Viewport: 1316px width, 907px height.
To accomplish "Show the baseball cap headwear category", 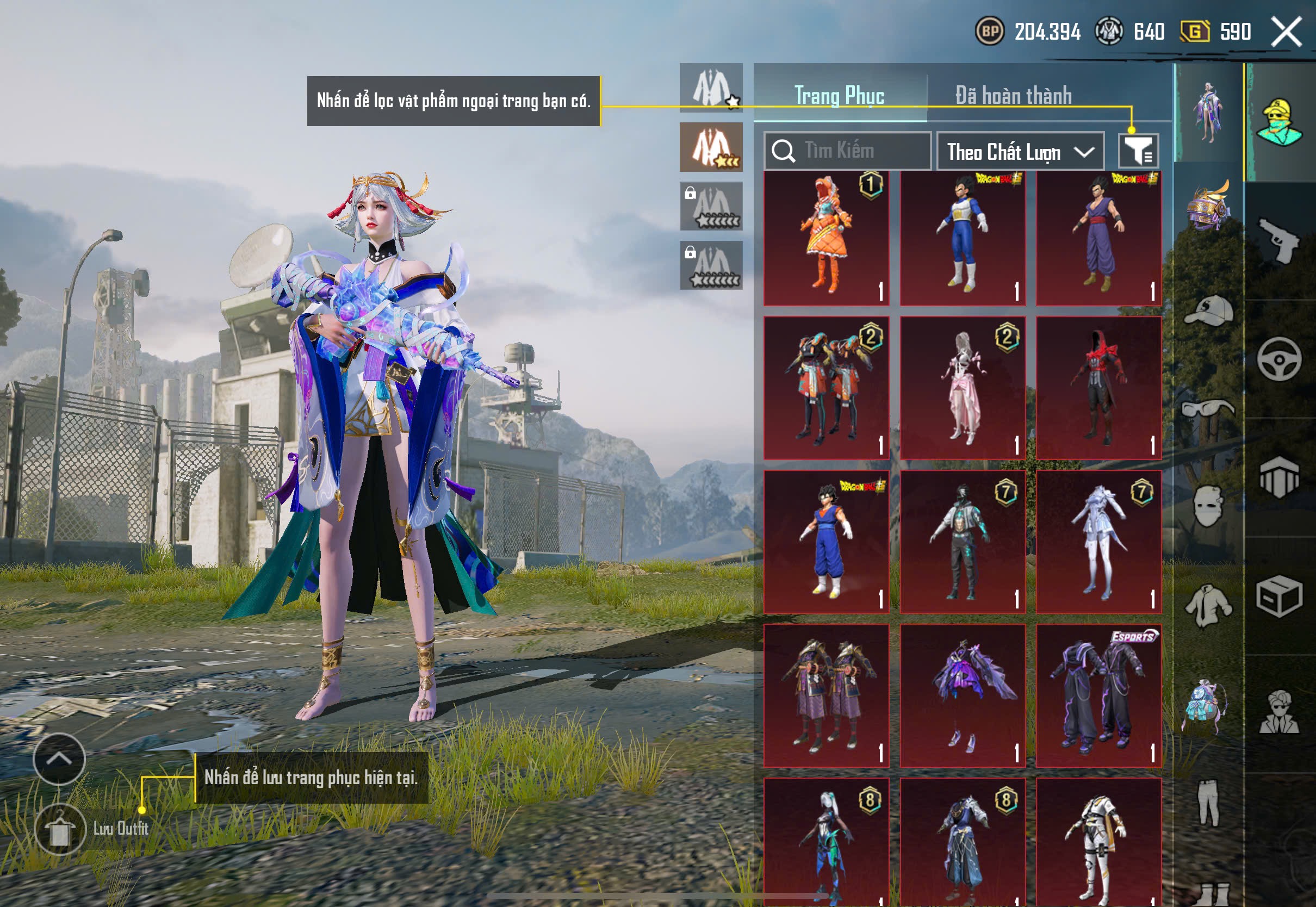I will pos(1209,310).
